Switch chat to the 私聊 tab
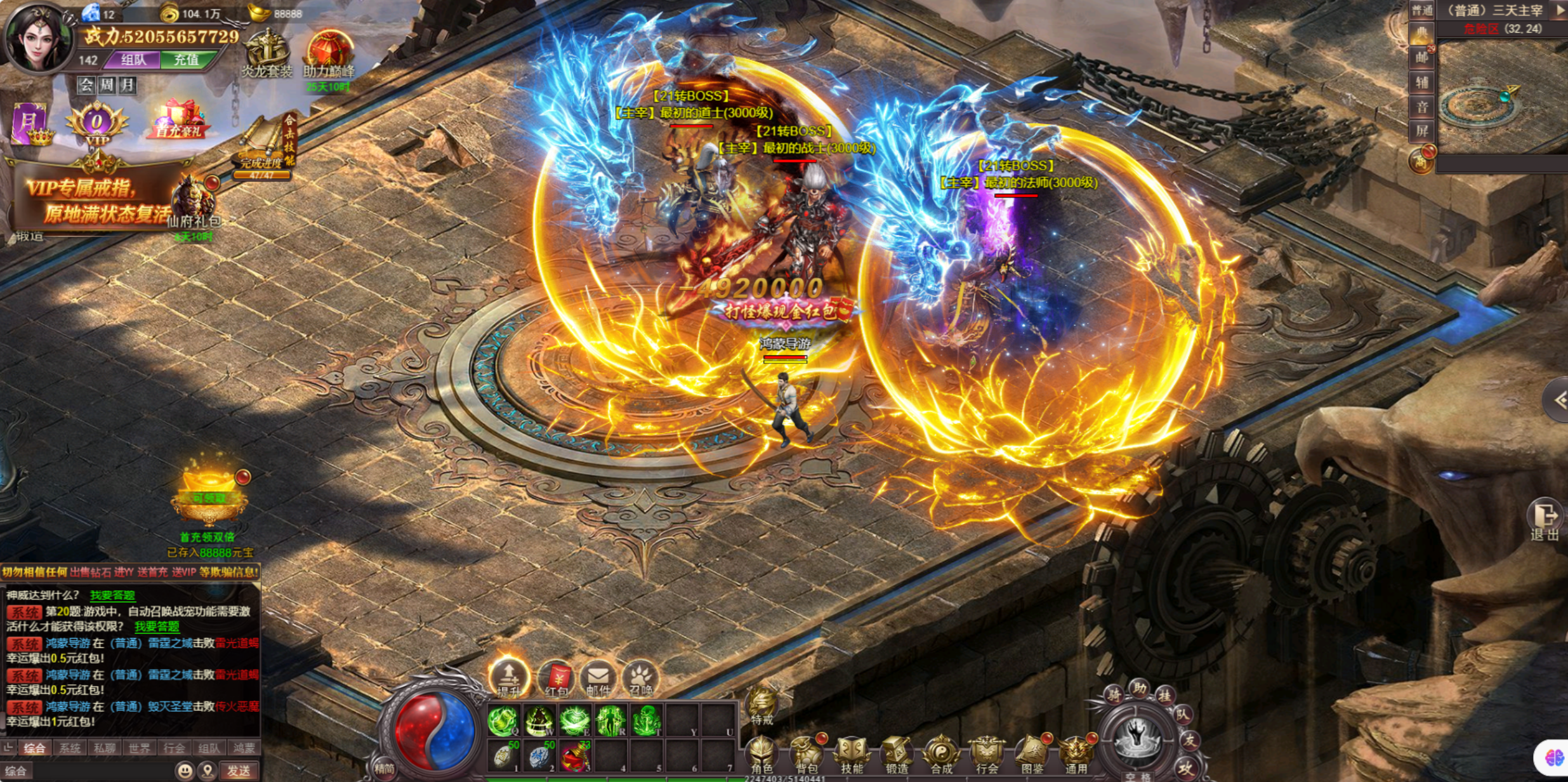Viewport: 1568px width, 782px height. [104, 748]
